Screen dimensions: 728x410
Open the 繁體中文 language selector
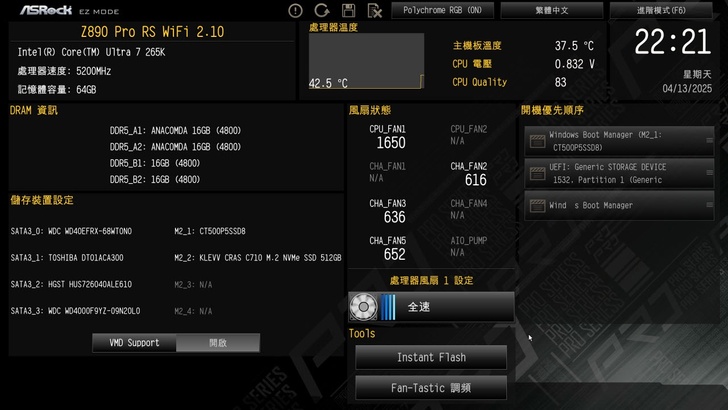coord(553,10)
